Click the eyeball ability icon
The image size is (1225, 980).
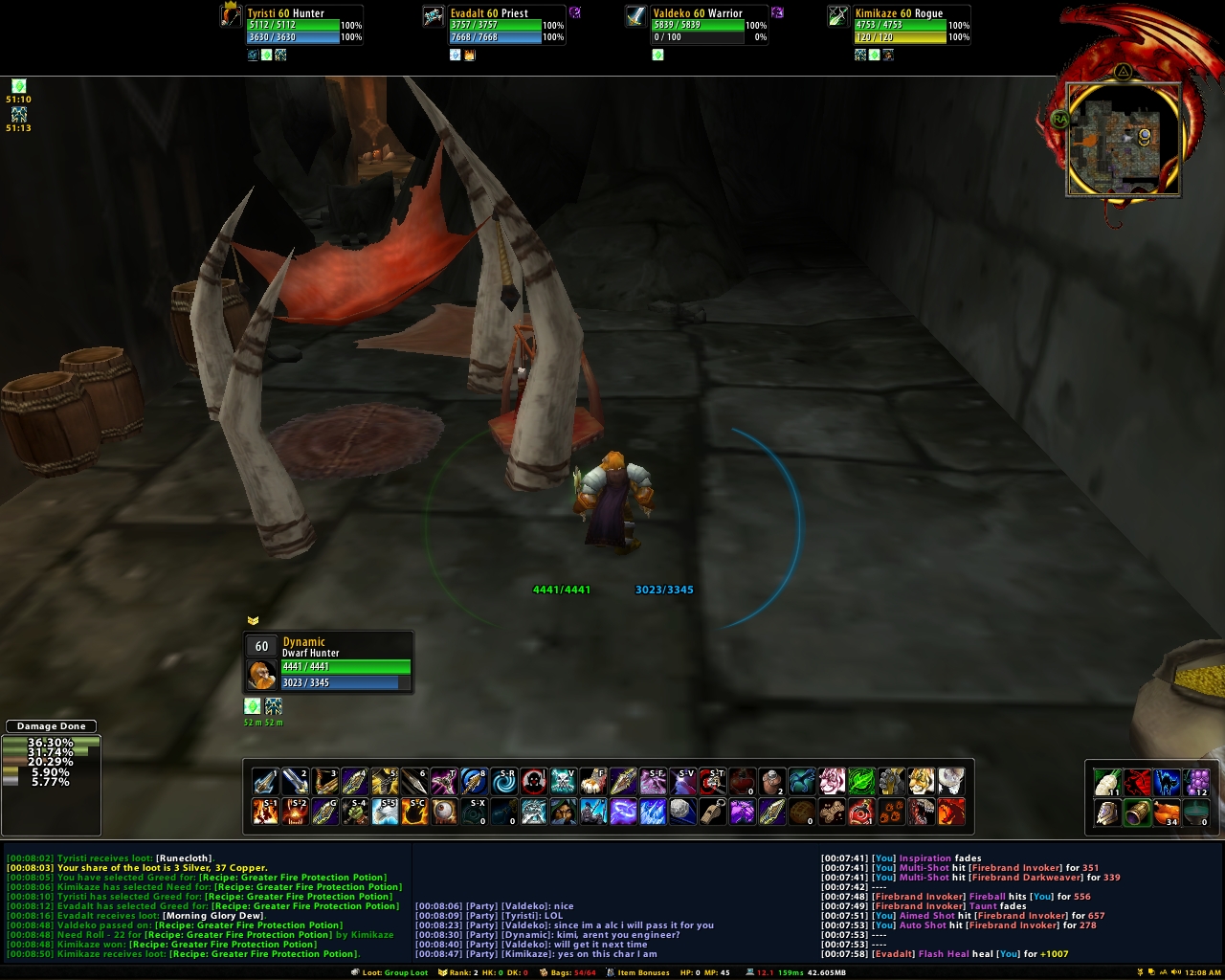445,813
